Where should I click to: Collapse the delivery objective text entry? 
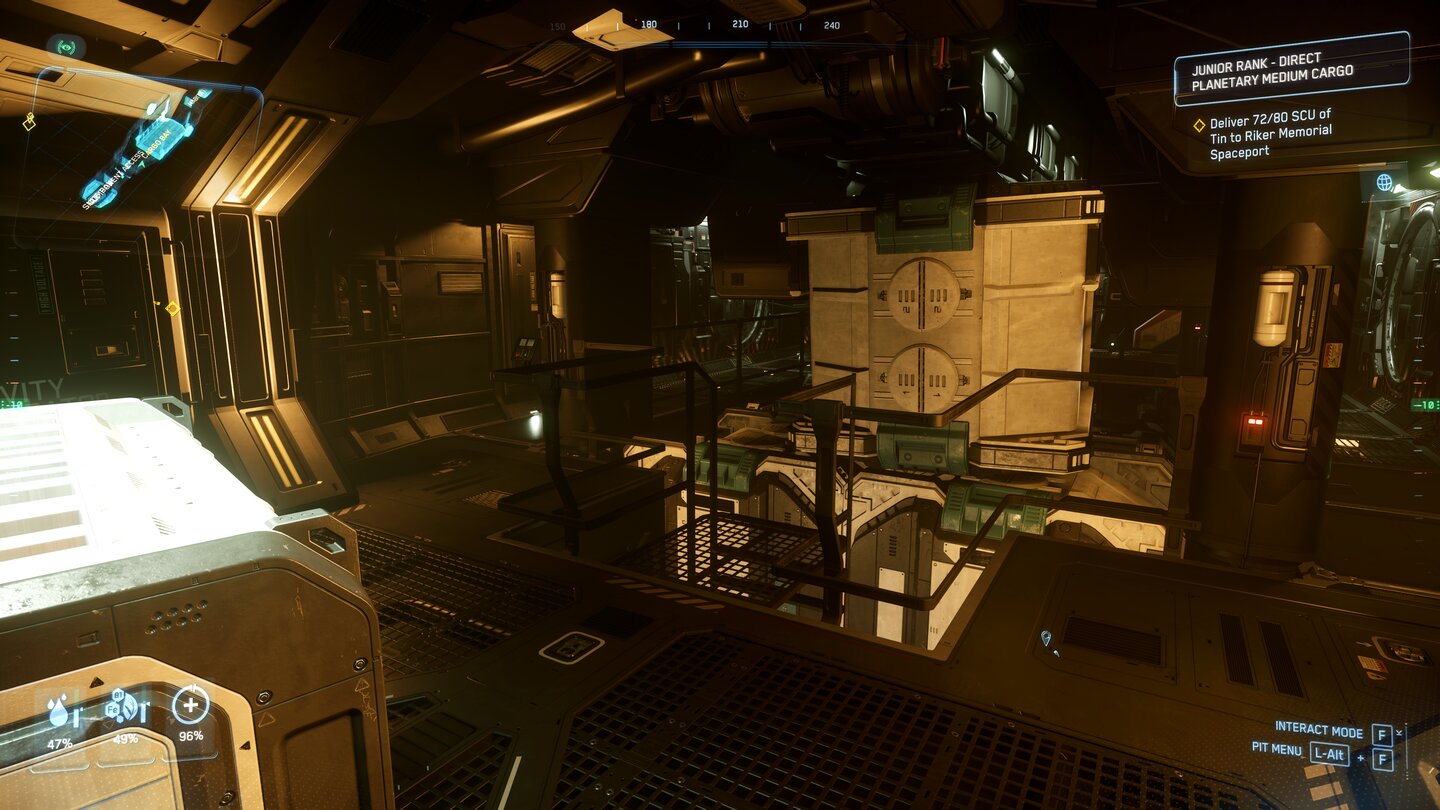point(1270,135)
